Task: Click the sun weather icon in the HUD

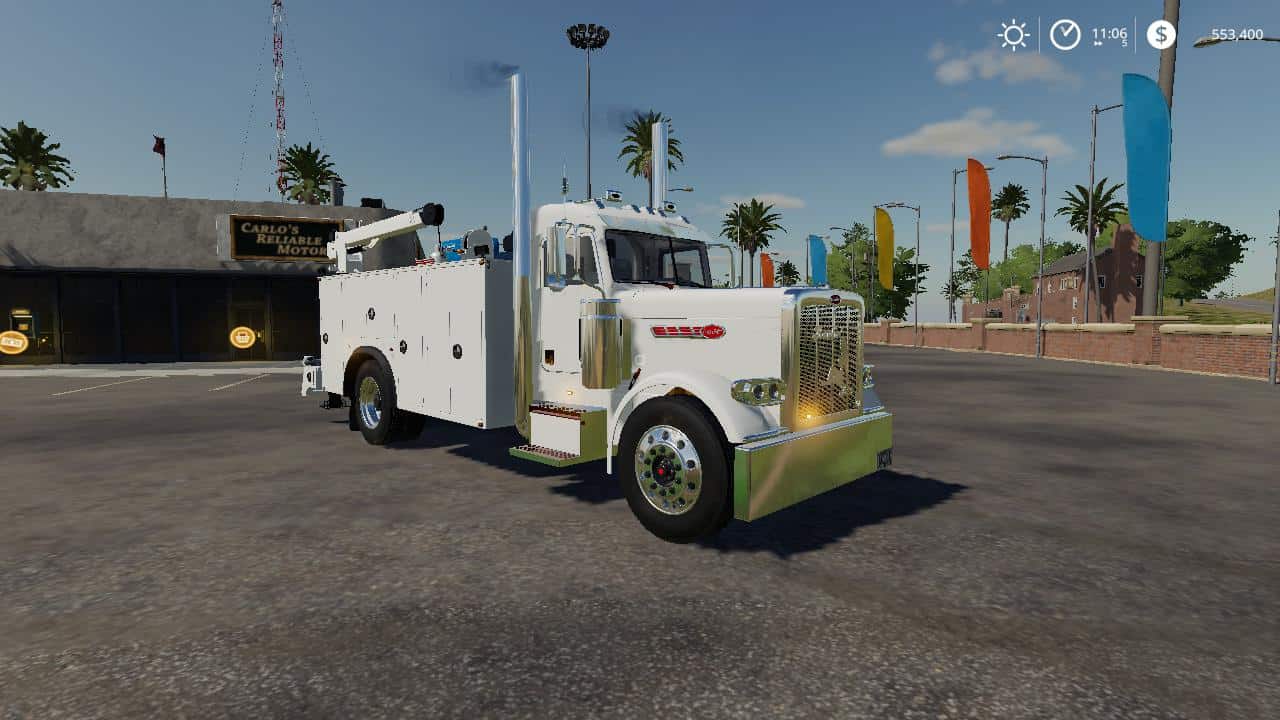Action: pos(1013,34)
